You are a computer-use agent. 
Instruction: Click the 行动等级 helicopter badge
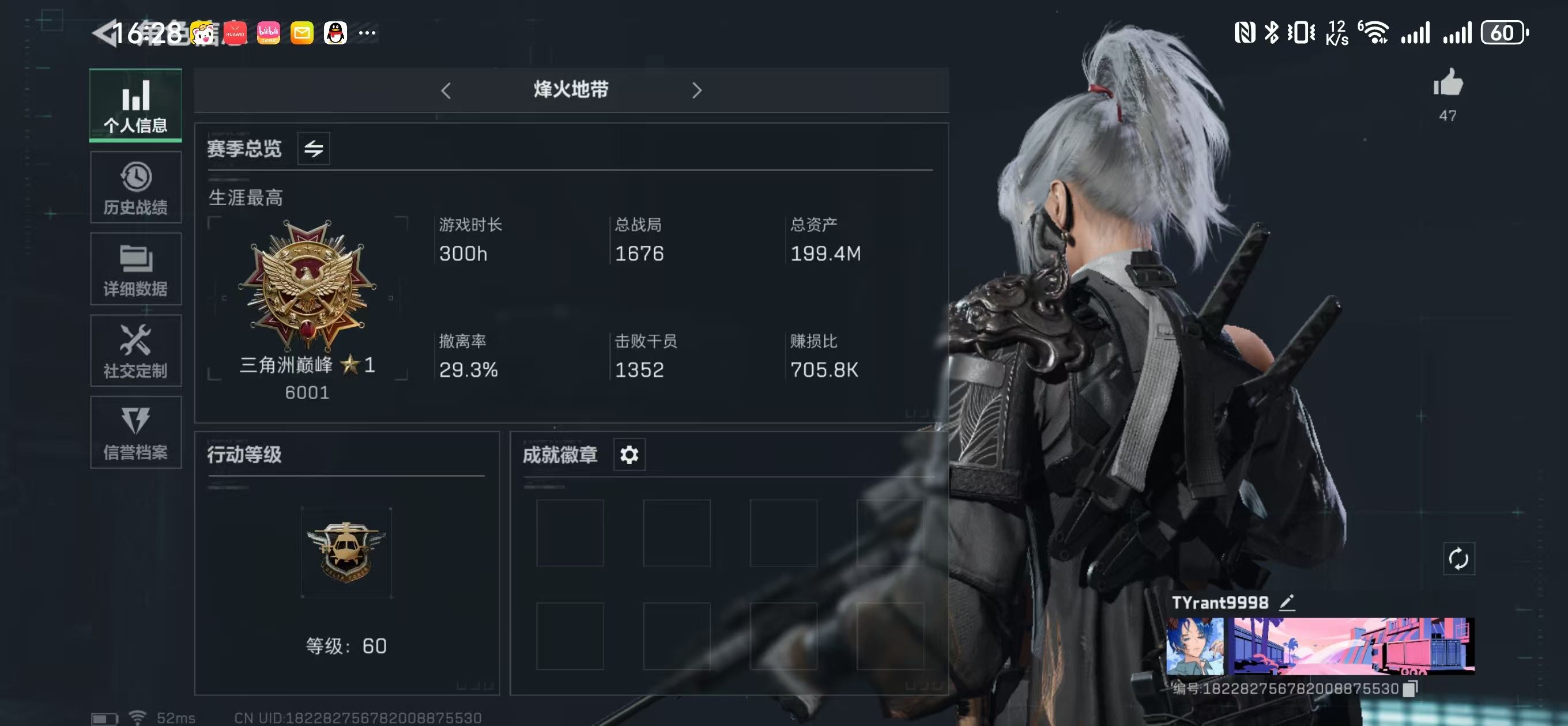click(346, 551)
